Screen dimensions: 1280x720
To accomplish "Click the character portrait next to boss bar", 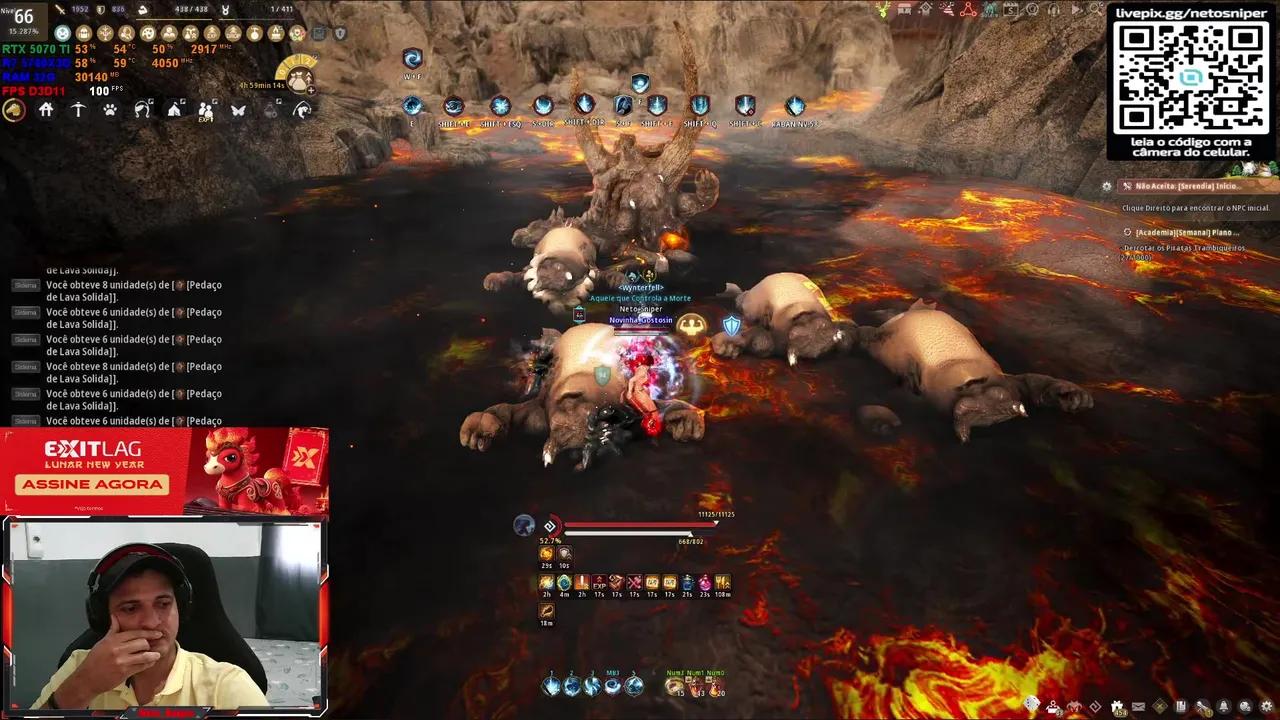I will coord(524,526).
